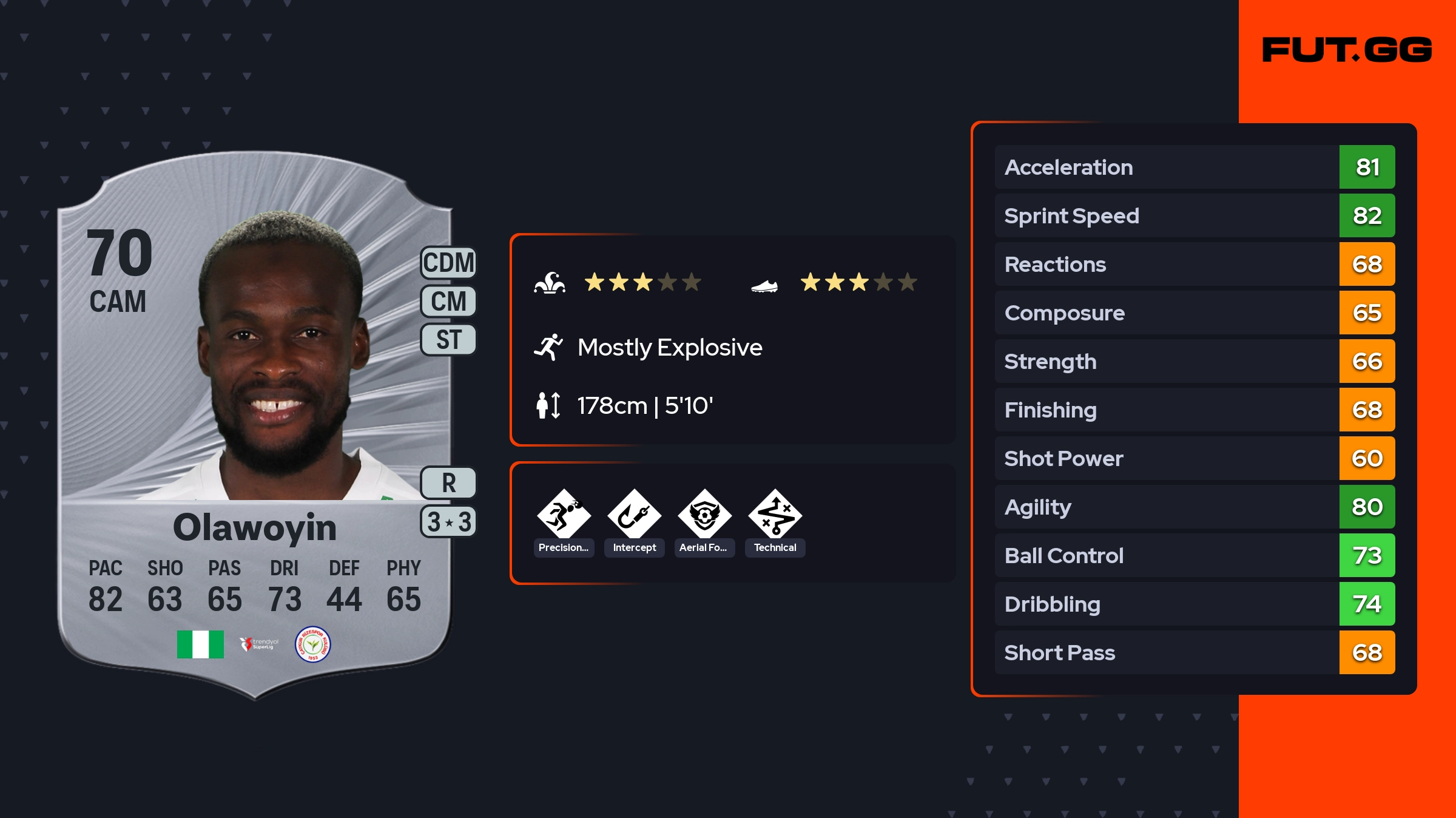Choose the CM alternate position badge
This screenshot has height=818, width=1456.
click(448, 301)
